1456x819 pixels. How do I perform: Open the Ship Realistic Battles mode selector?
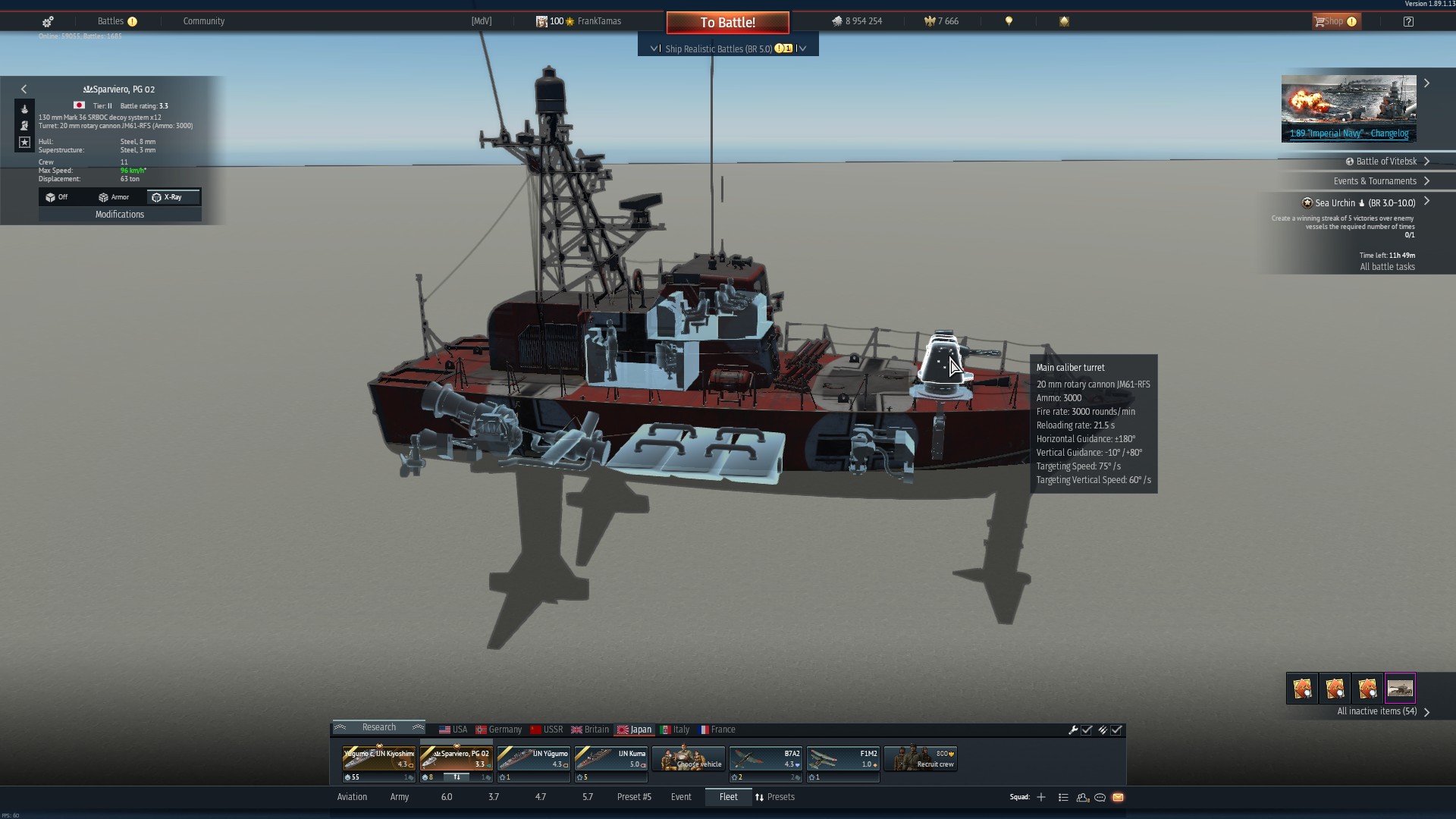(727, 49)
